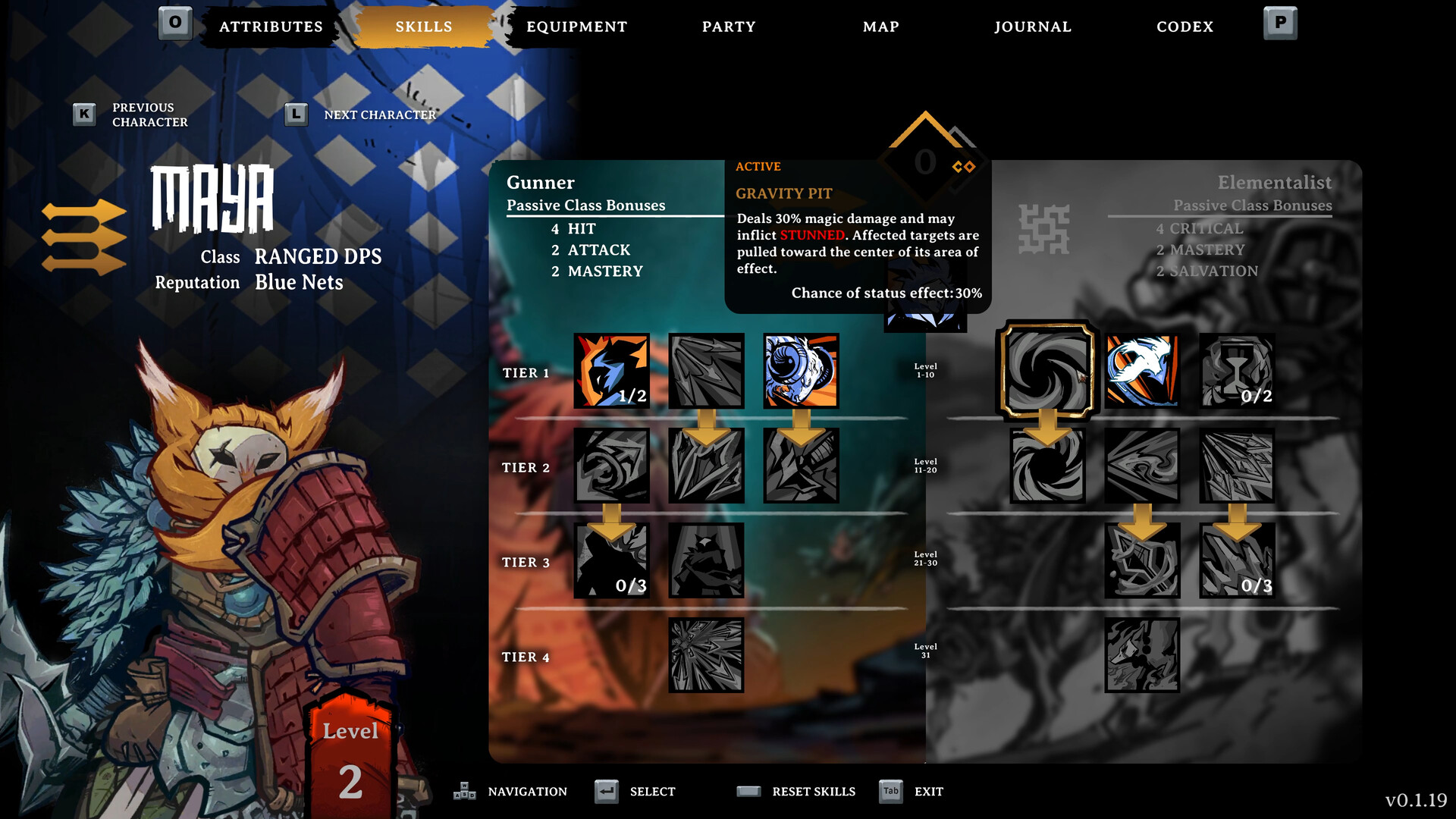This screenshot has width=1456, height=819.
Task: Pick the black hole tier 2 Elementalist skill
Action: (x=1047, y=466)
